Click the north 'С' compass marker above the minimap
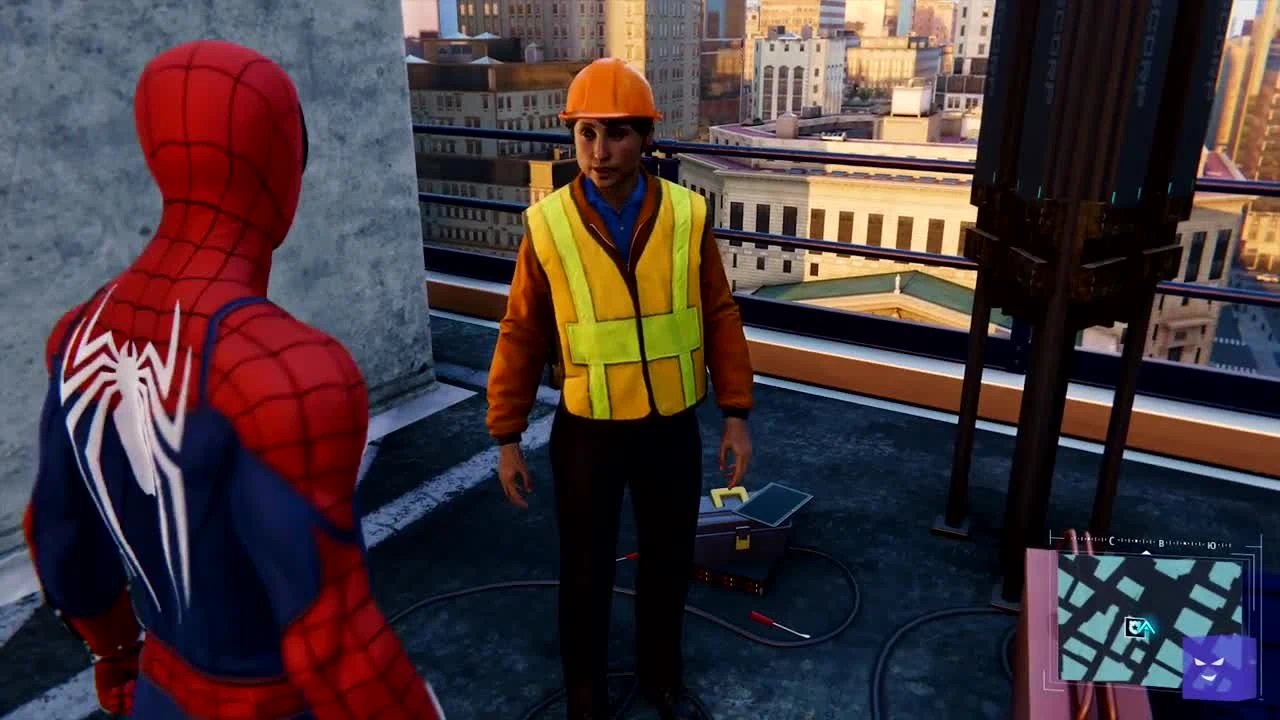The image size is (1280, 720). click(x=1112, y=540)
